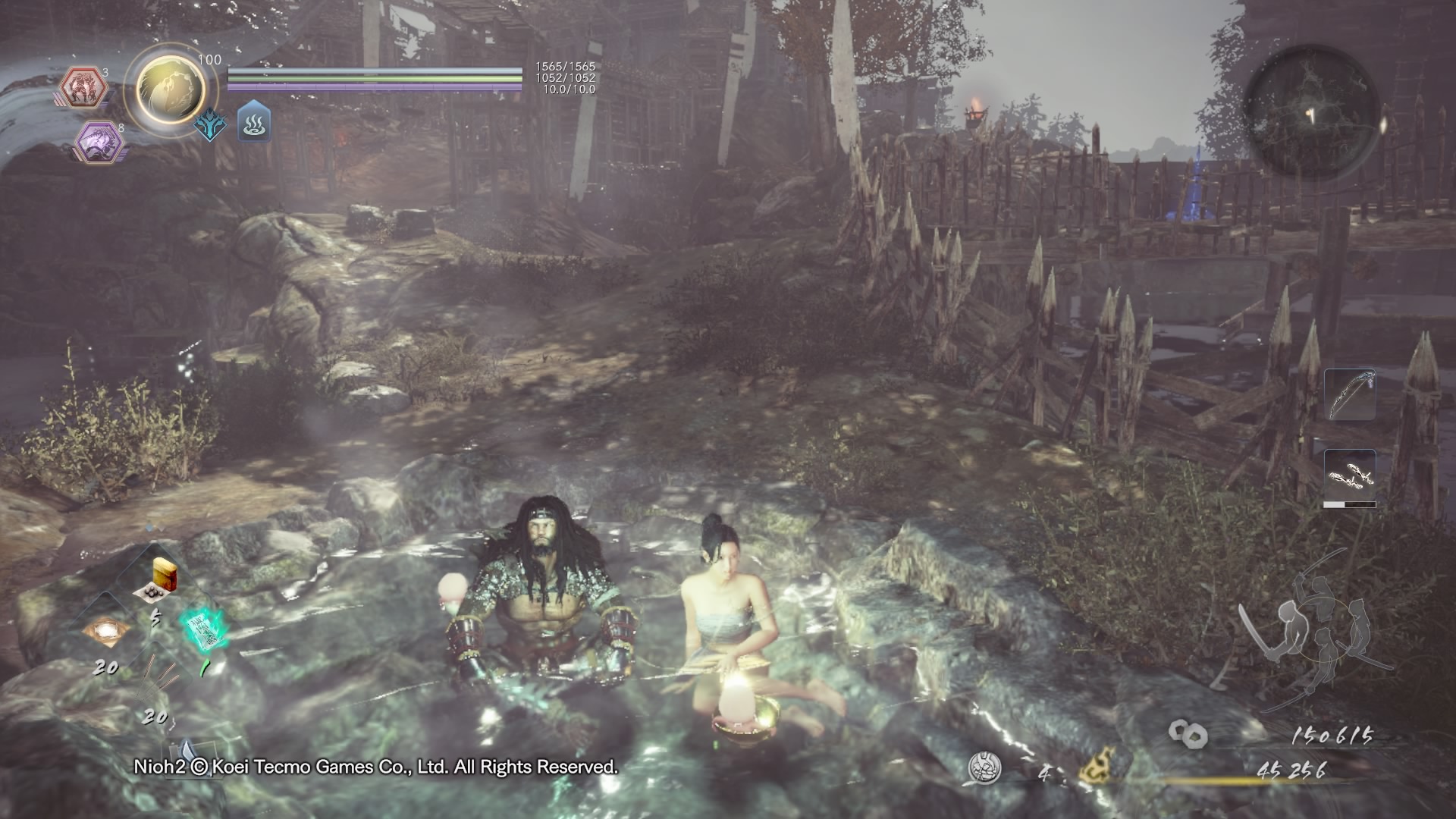Click the coin currency icon

tap(1188, 733)
